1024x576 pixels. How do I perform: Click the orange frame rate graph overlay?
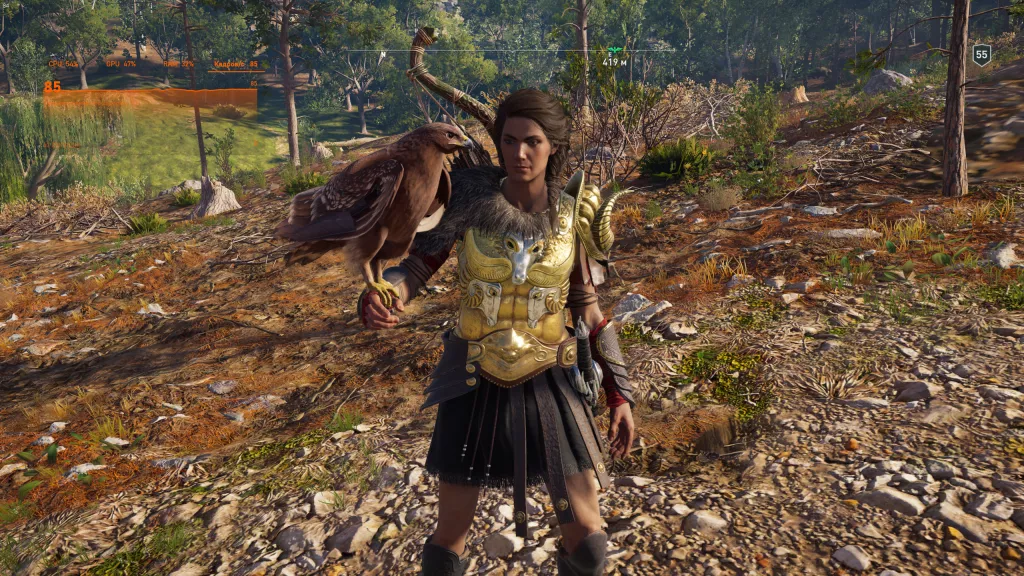click(150, 98)
